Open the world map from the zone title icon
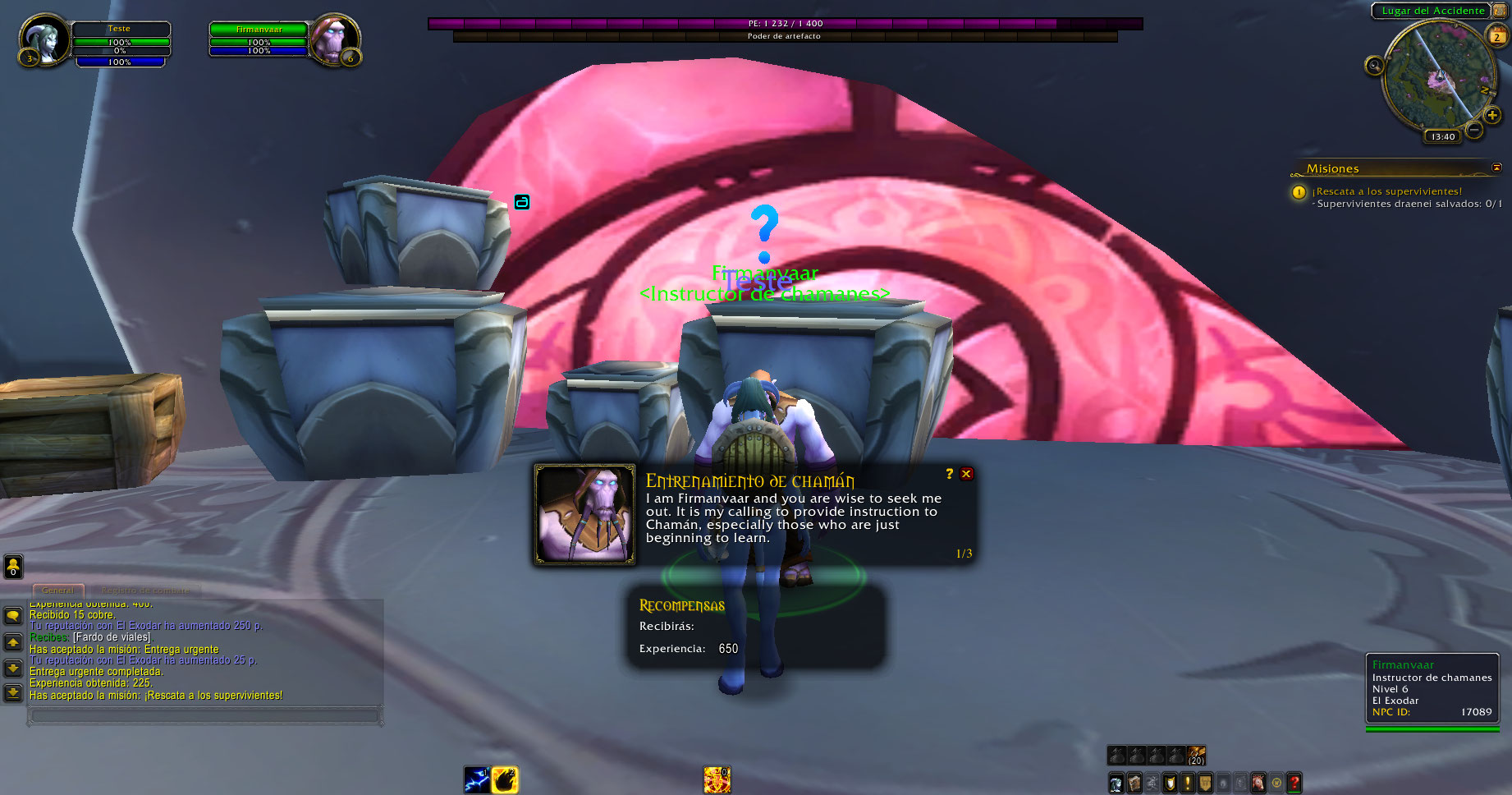Image resolution: width=1512 pixels, height=795 pixels. 1500,11
